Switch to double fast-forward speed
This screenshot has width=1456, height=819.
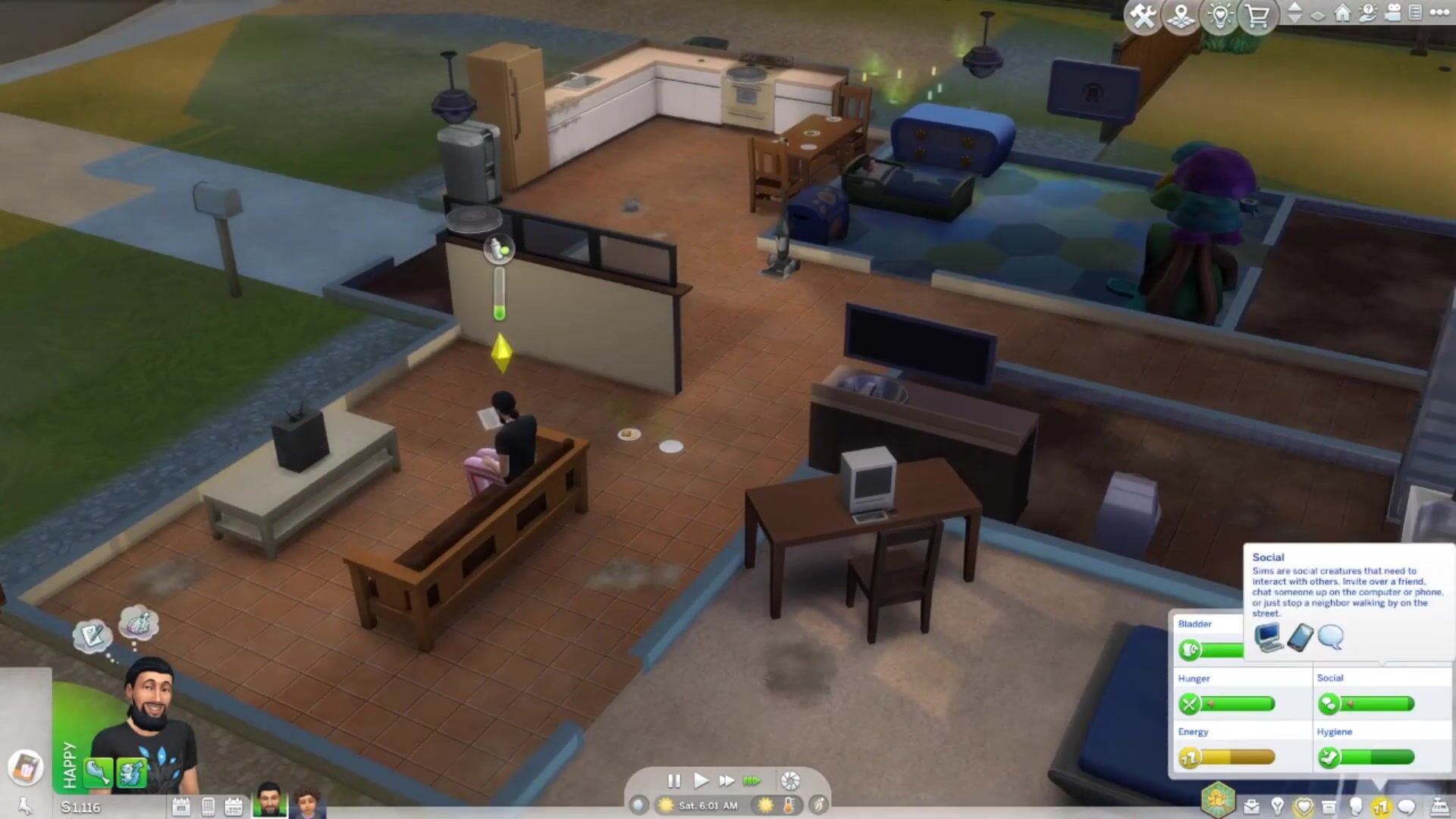coord(726,780)
